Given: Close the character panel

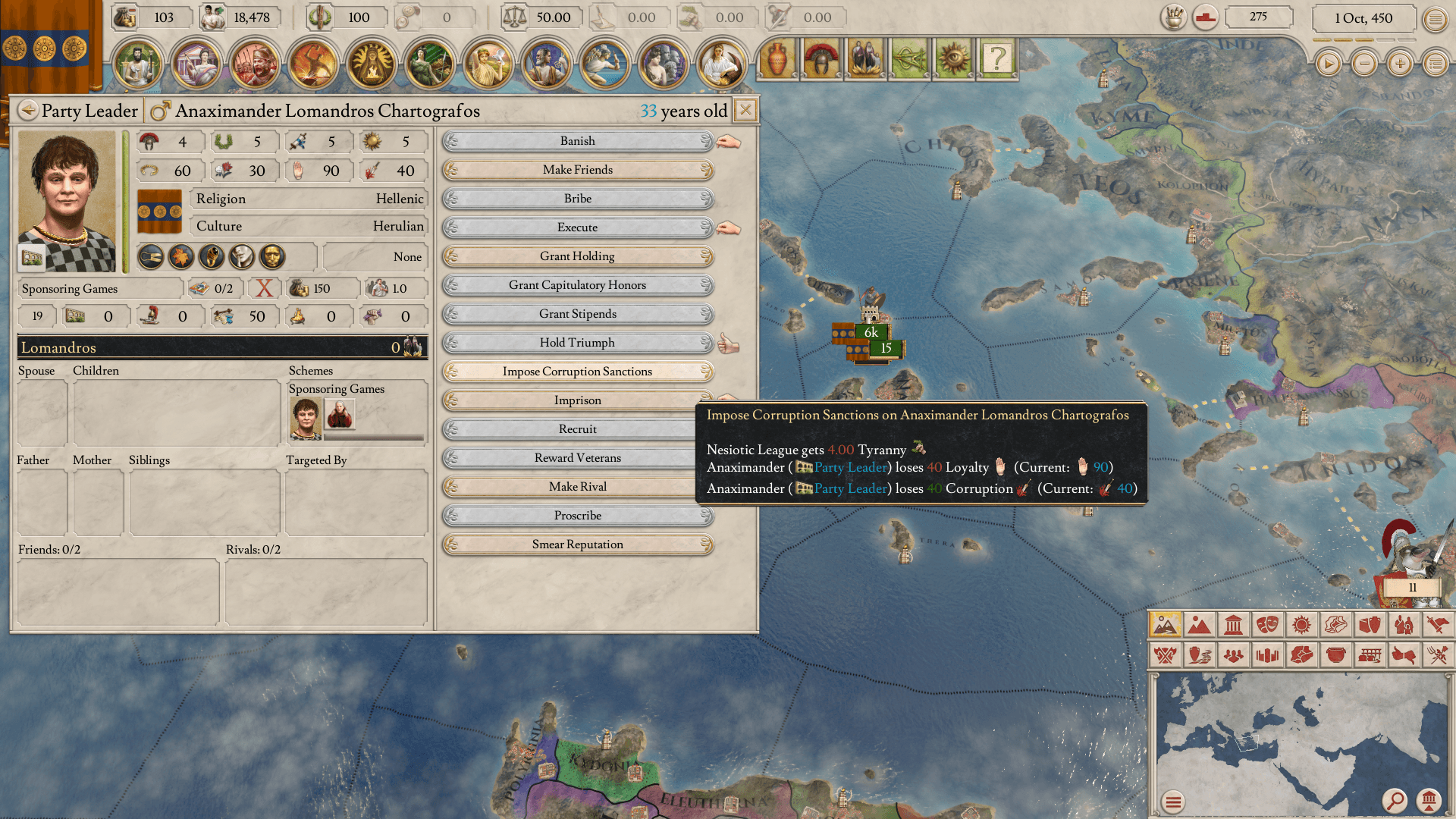Looking at the screenshot, I should point(745,111).
